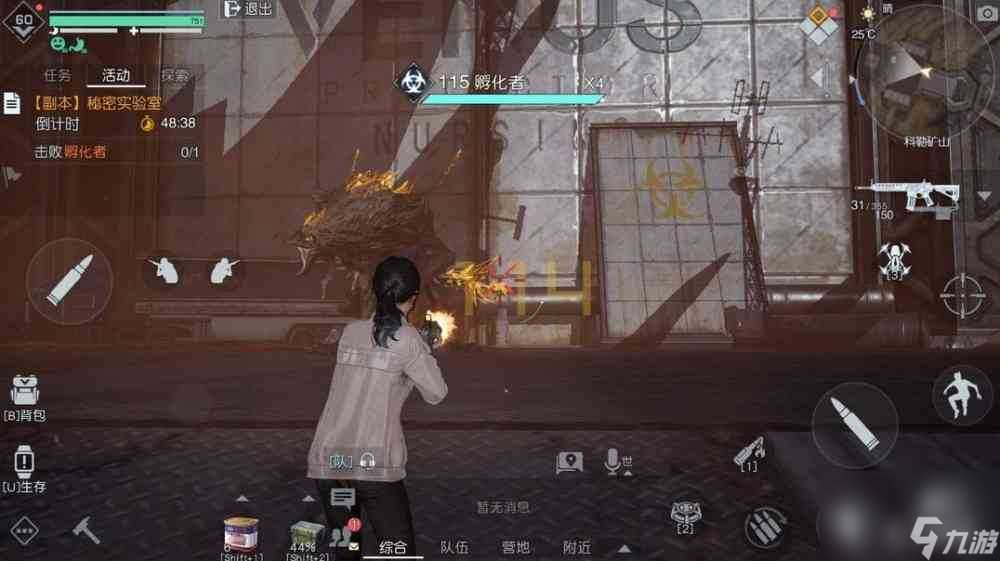Tap the jump button
This screenshot has height=561, width=1000.
(961, 395)
